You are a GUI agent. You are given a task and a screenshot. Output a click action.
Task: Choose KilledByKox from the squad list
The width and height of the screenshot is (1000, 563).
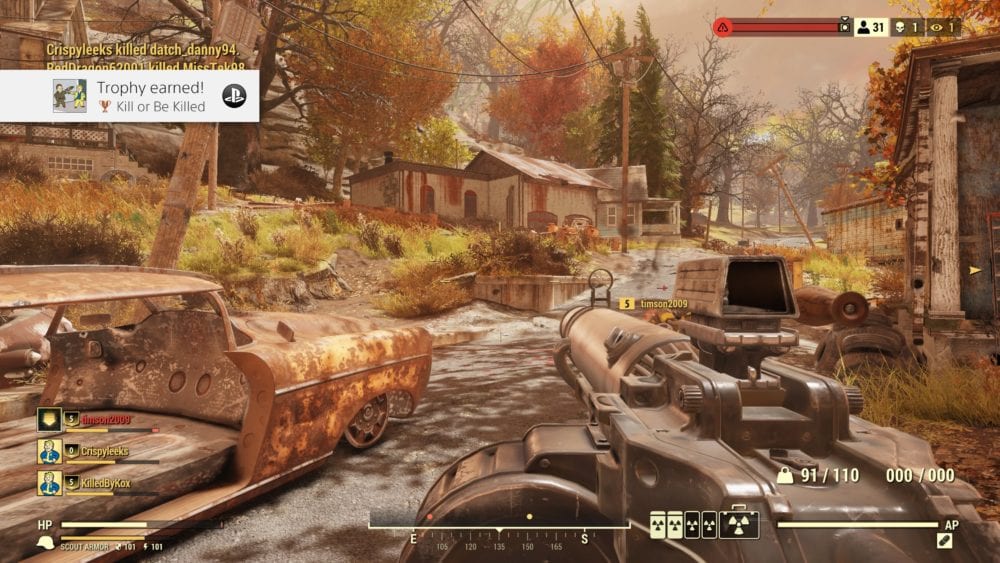(x=104, y=483)
